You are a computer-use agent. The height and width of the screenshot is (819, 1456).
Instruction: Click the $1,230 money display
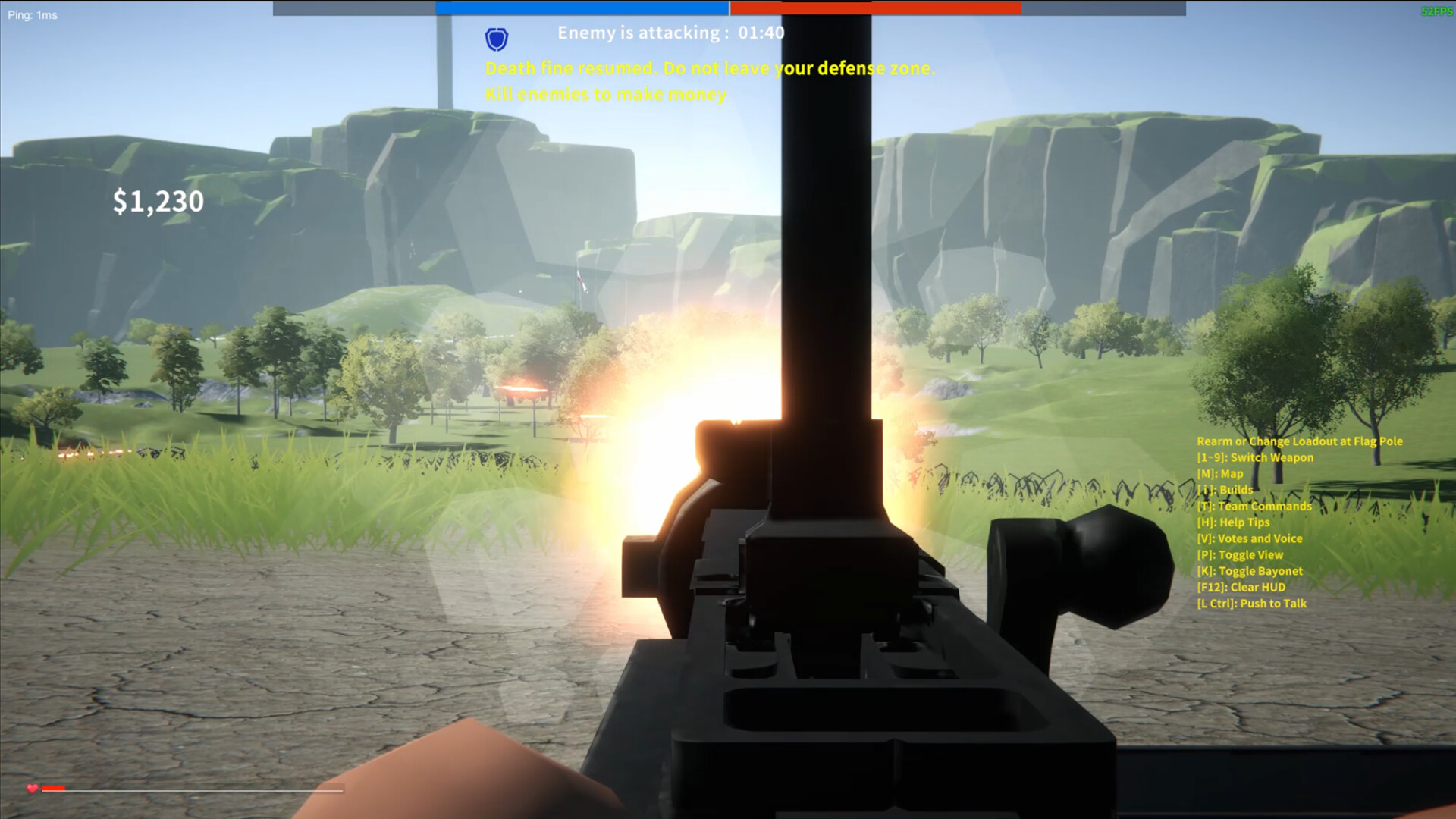click(x=157, y=201)
